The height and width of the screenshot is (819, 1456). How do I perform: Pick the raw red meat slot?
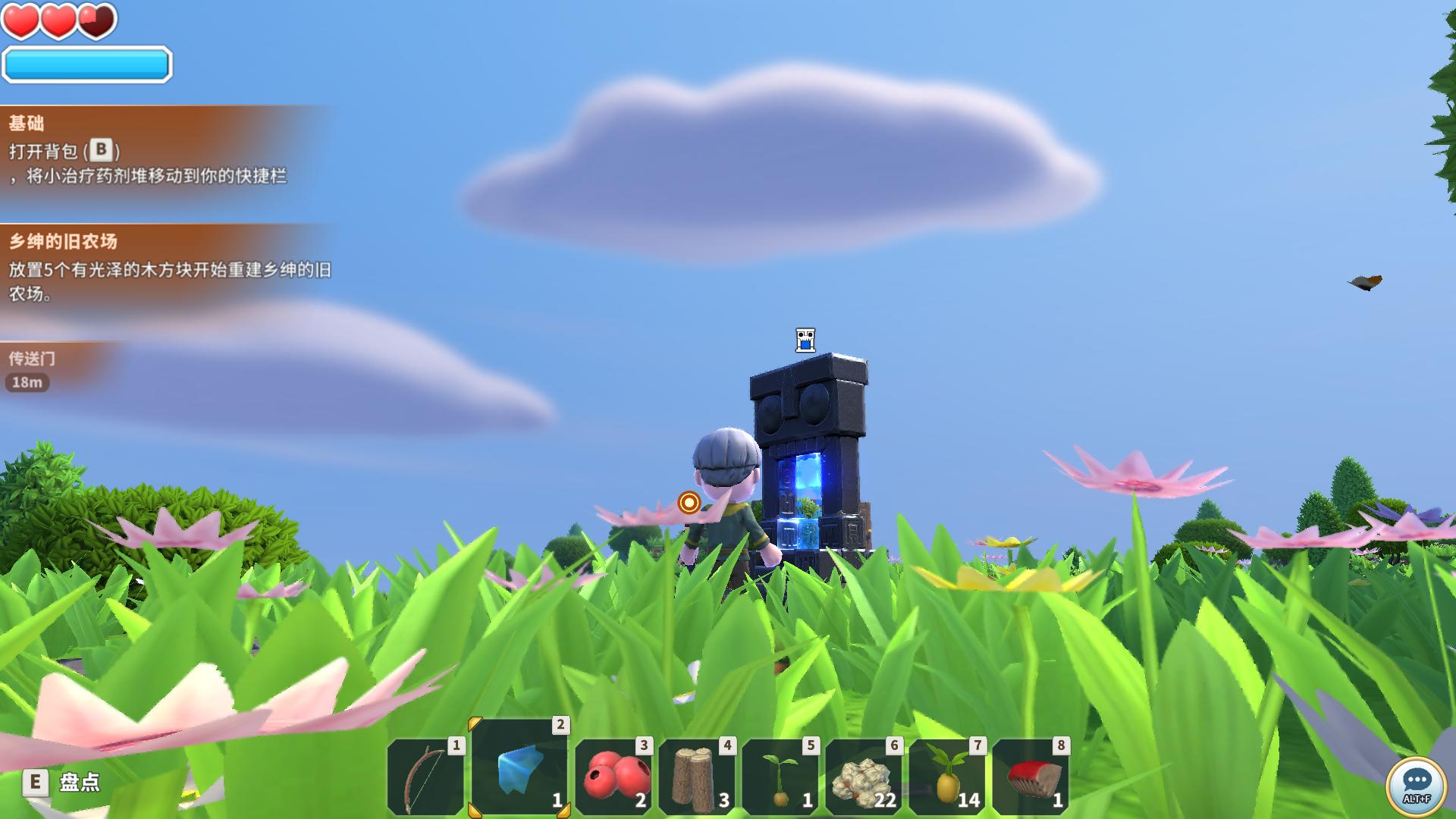[x=1031, y=777]
